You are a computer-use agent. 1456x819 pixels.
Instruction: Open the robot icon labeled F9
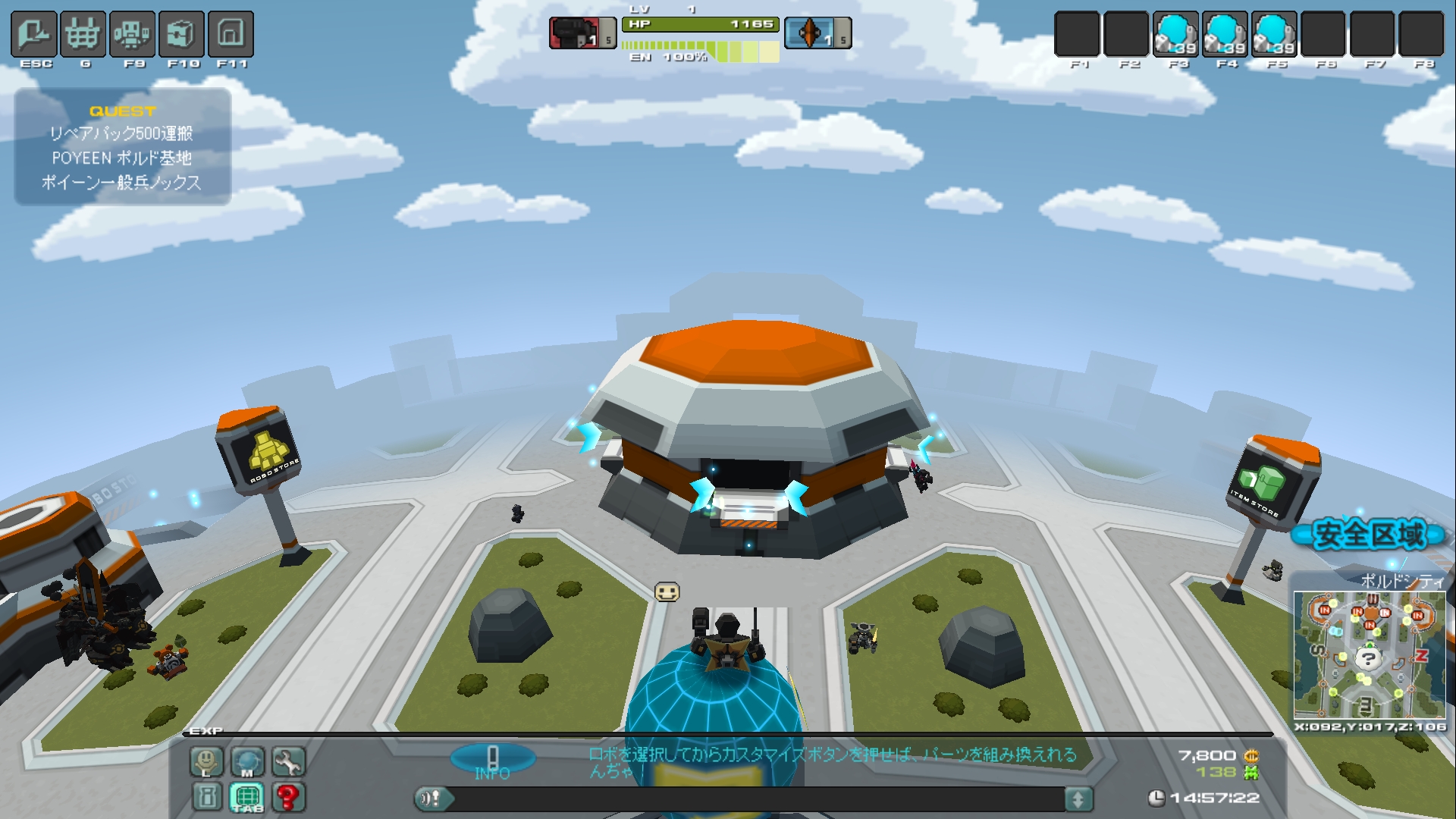(x=133, y=34)
